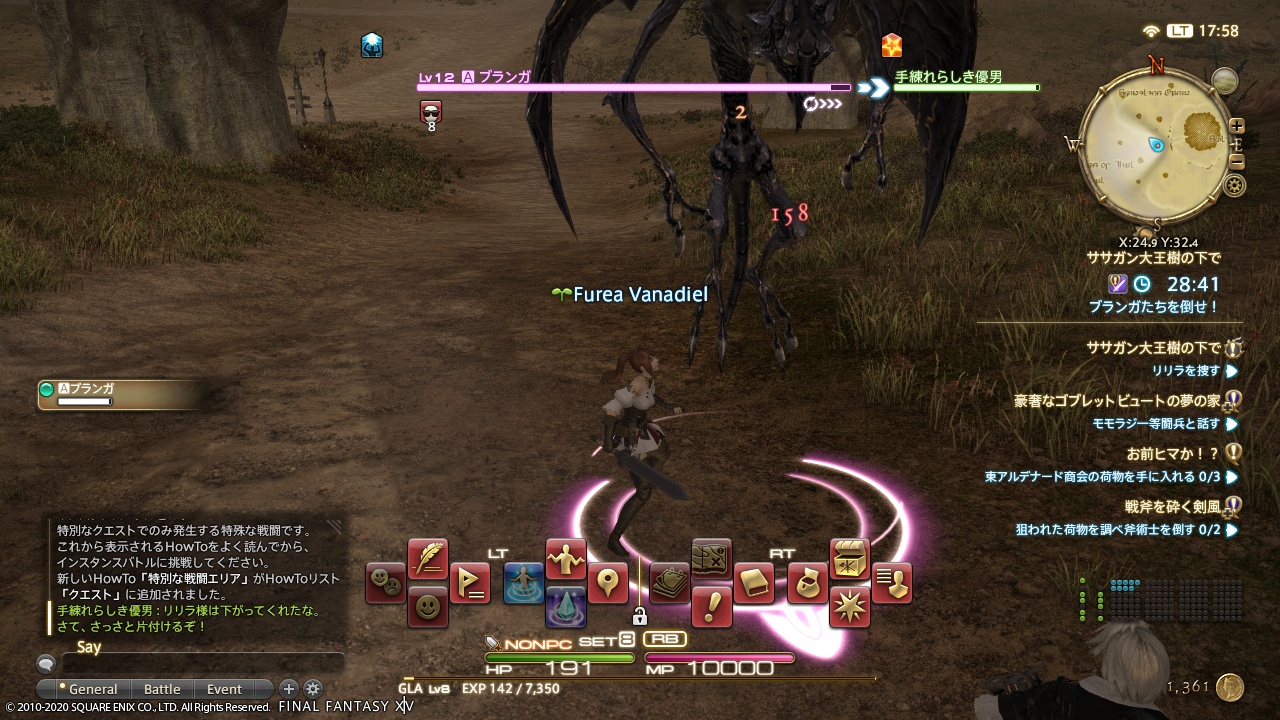Click the smiley emote icon
The width and height of the screenshot is (1280, 720).
pyautogui.click(x=428, y=606)
